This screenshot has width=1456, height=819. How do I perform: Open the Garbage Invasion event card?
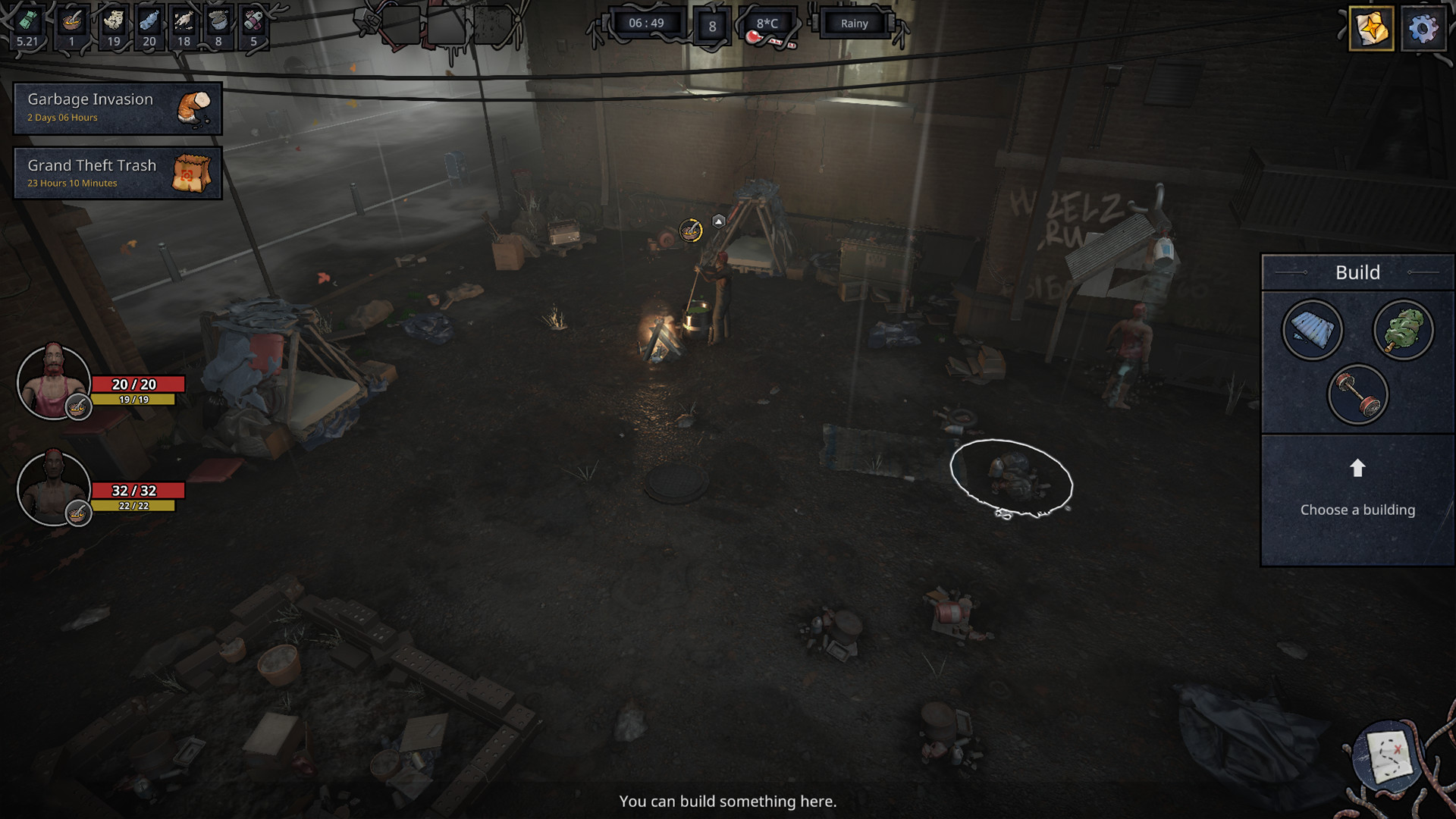(117, 107)
